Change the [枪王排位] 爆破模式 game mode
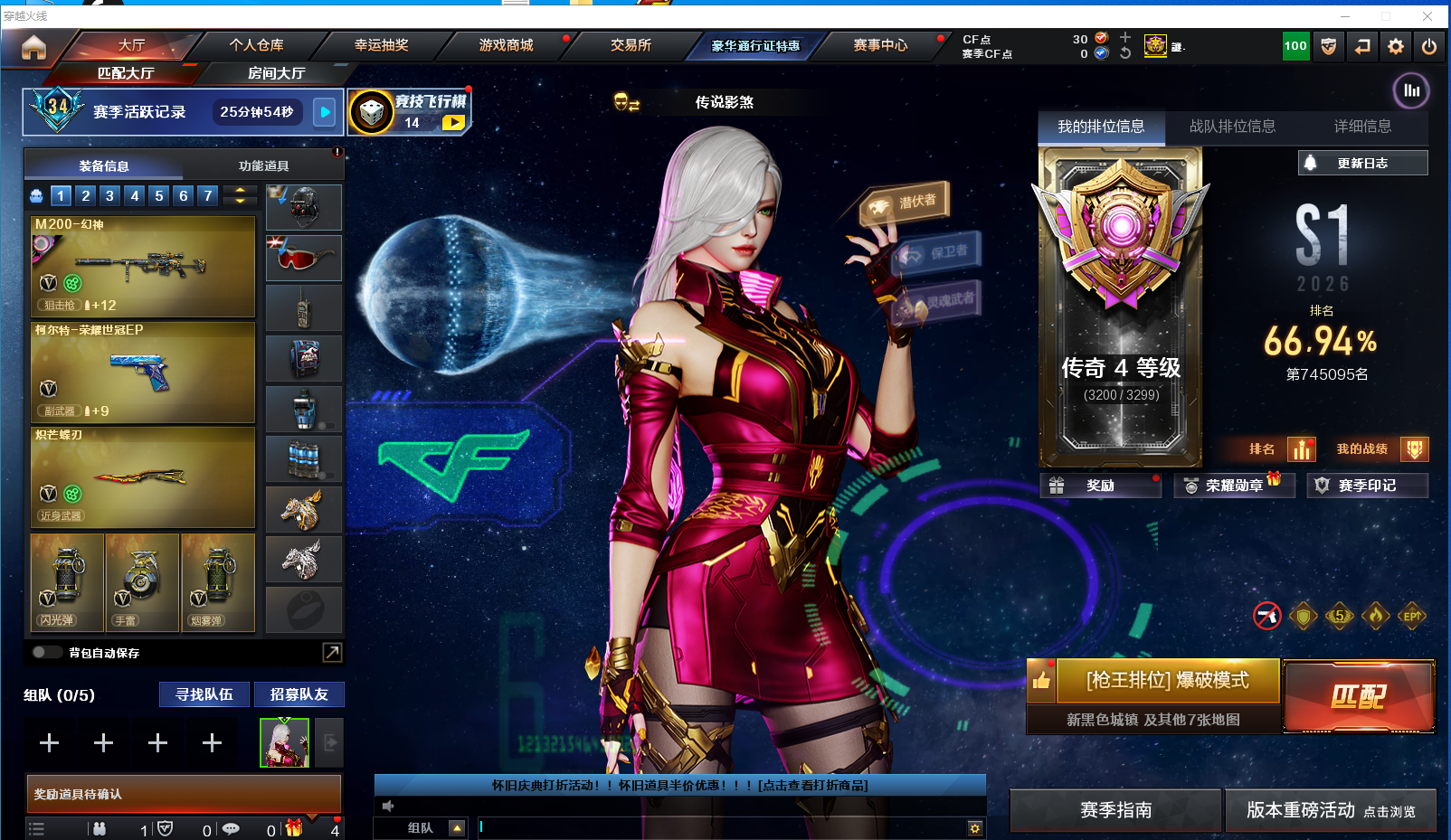This screenshot has height=840, width=1451. 1167,680
